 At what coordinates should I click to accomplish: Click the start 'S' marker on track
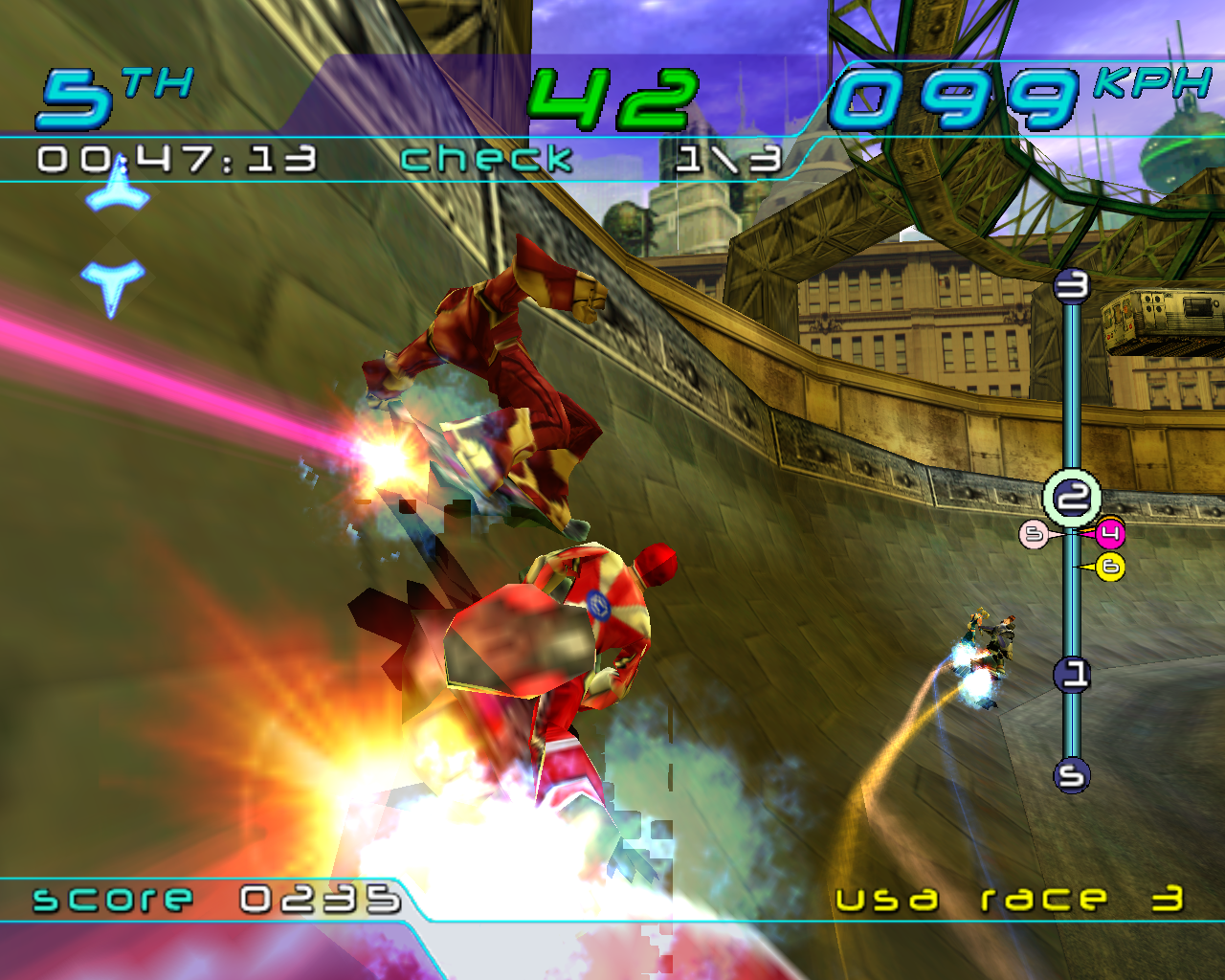[x=1072, y=774]
